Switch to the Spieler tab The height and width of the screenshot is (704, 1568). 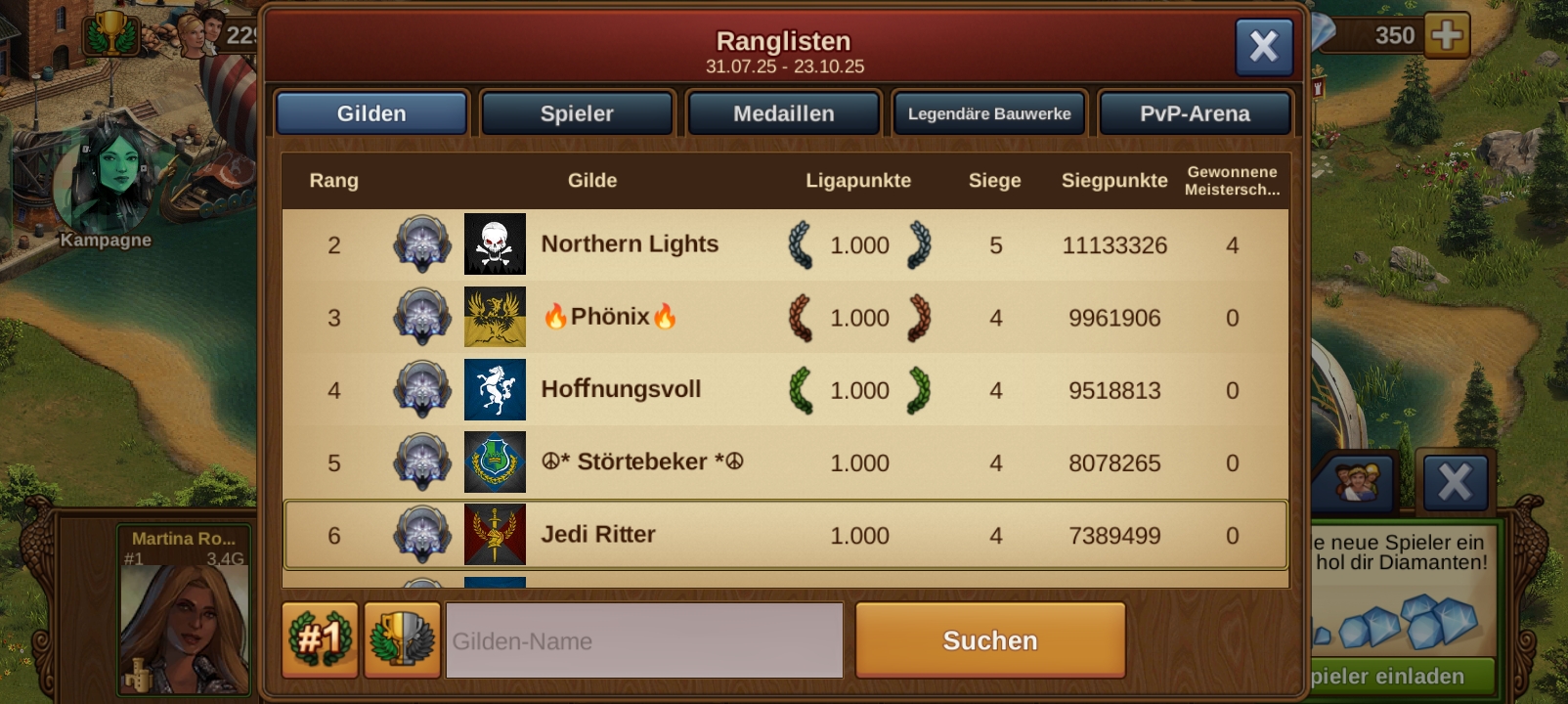click(x=577, y=113)
